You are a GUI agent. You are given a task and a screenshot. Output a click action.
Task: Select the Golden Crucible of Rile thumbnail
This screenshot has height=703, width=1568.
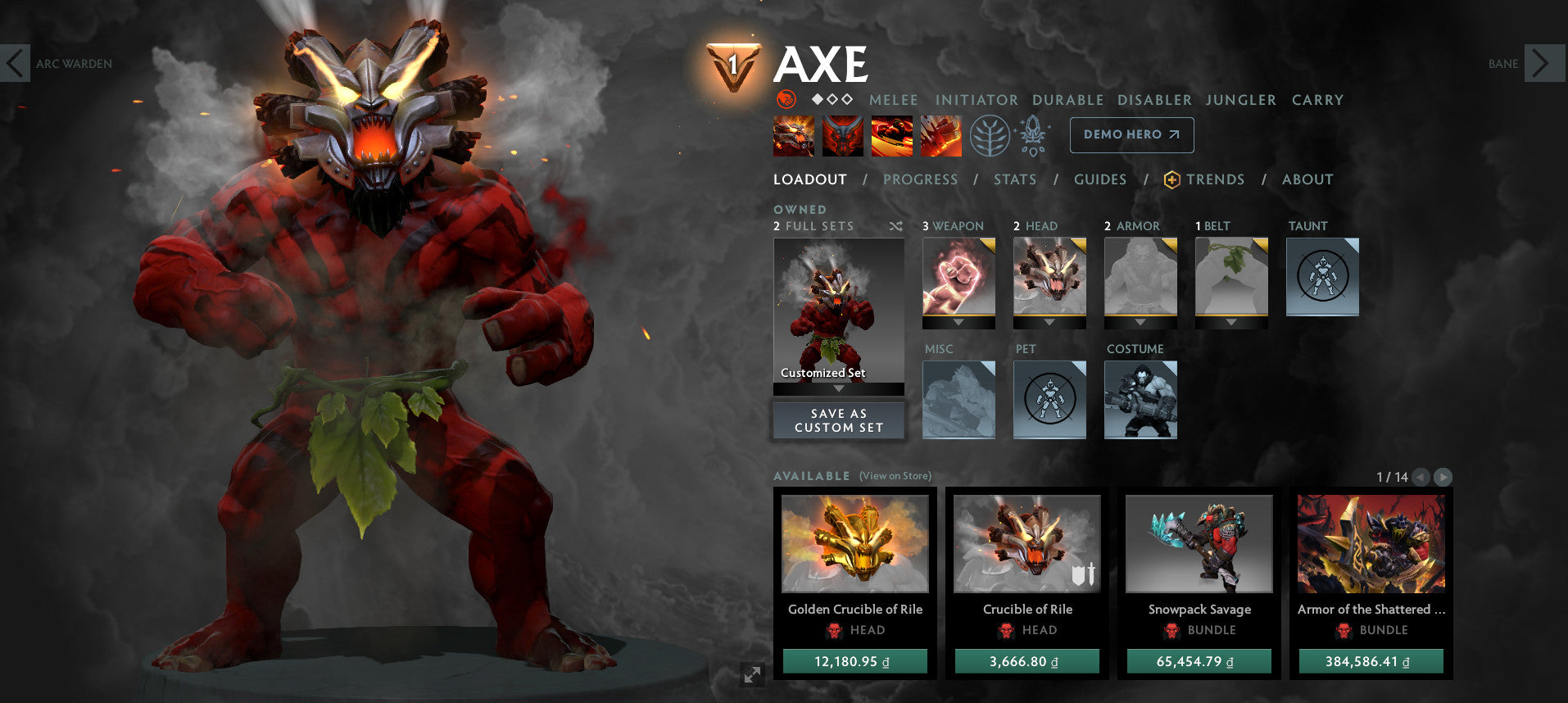854,545
